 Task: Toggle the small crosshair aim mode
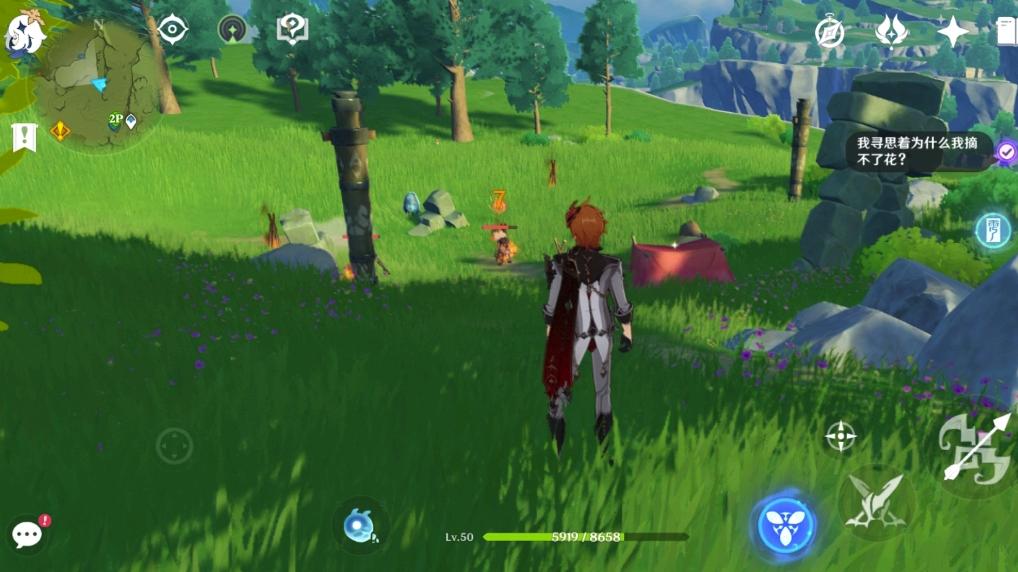840,436
